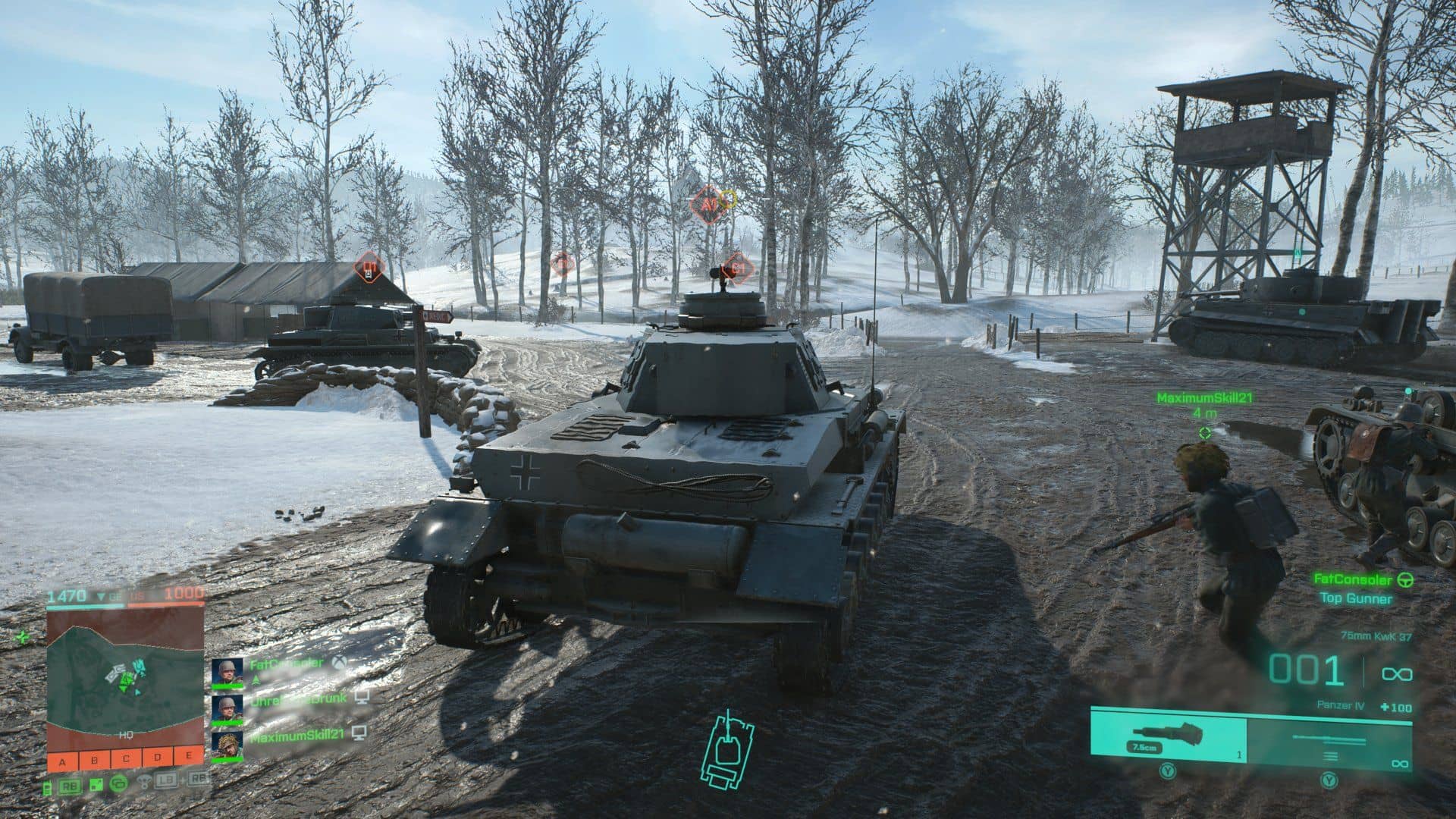Click the A1 objective marker
1456x819 pixels.
tap(708, 205)
